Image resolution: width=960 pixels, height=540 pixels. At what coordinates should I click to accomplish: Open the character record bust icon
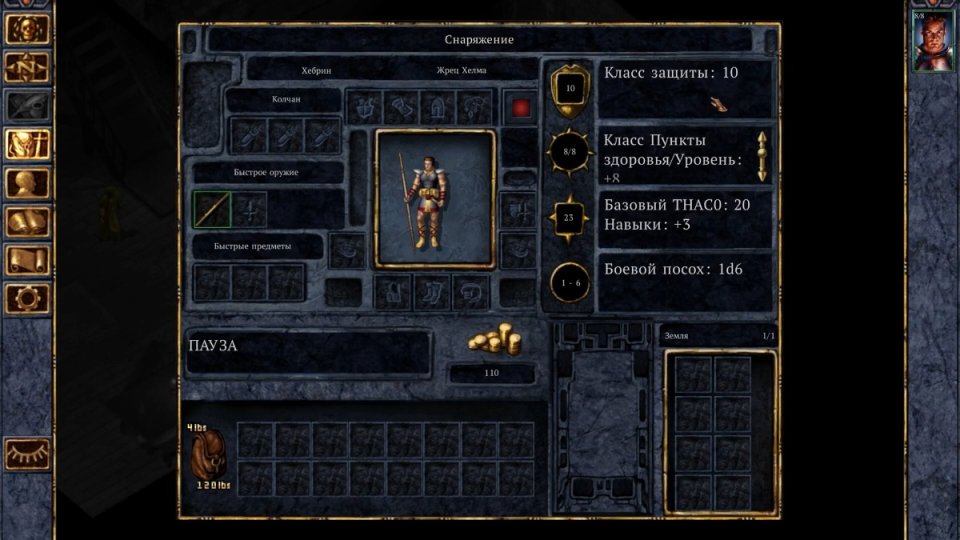28,184
